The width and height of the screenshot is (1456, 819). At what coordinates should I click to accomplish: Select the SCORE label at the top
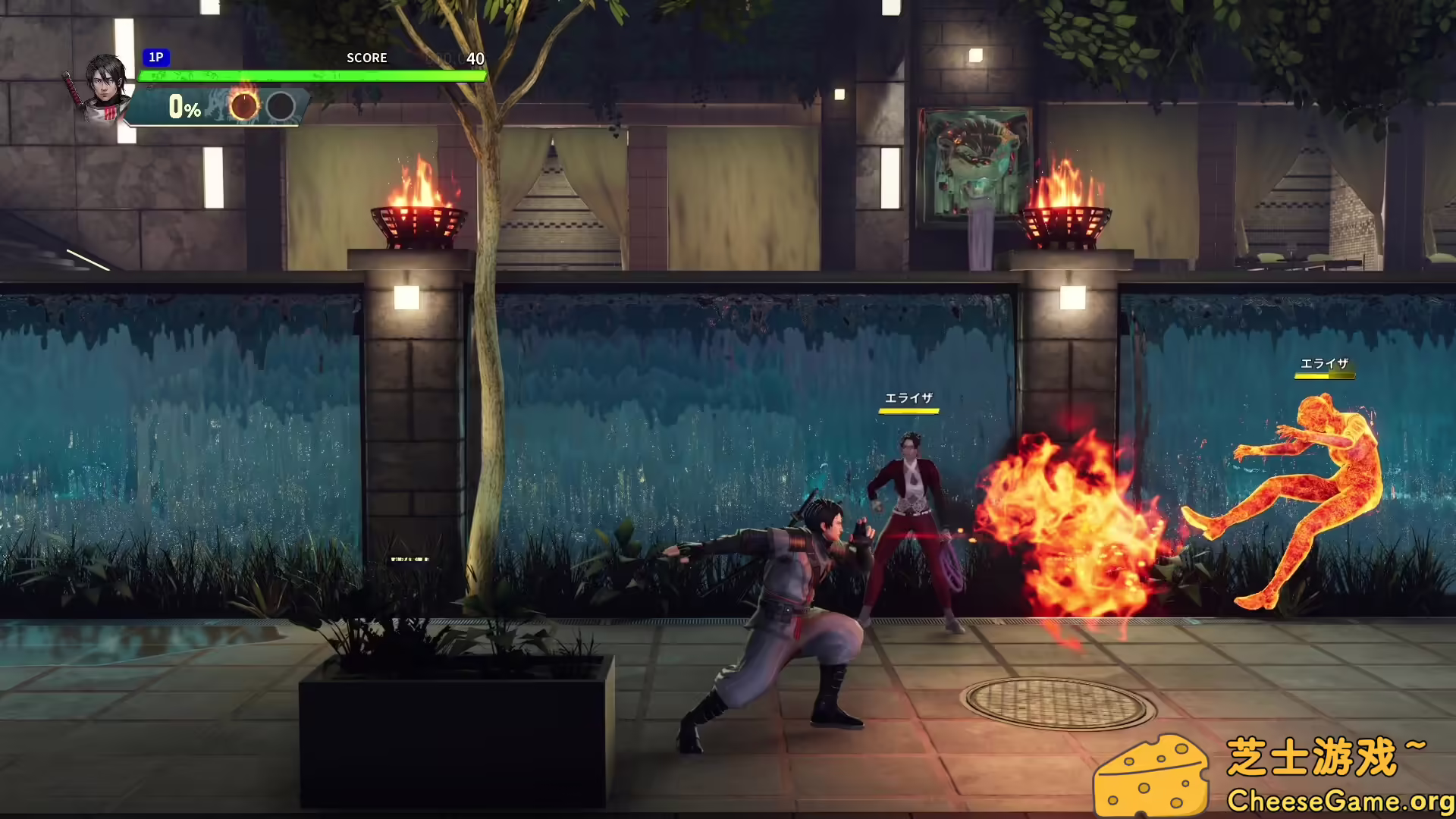click(367, 58)
